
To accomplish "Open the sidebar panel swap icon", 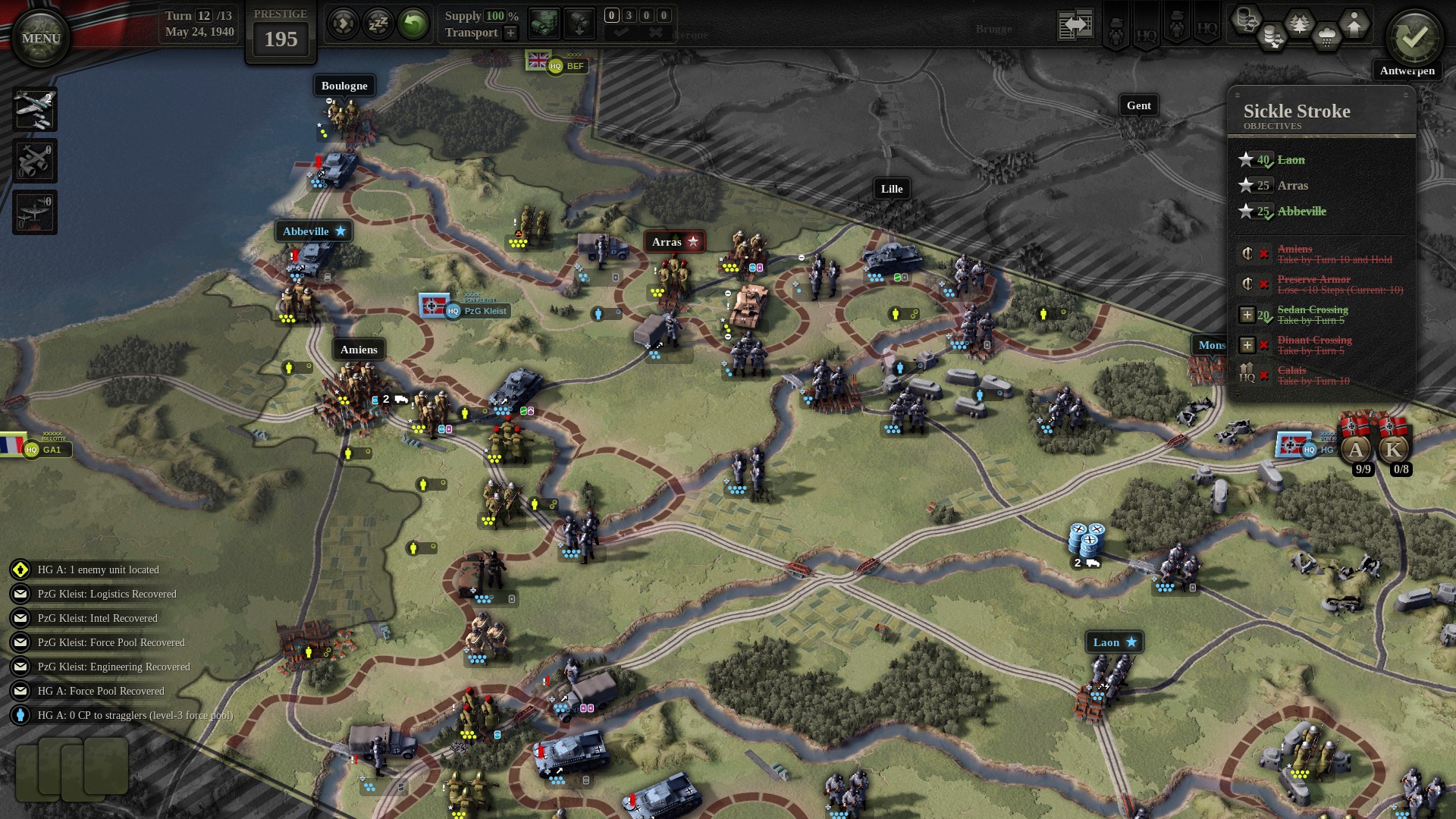I will pyautogui.click(x=1075, y=23).
